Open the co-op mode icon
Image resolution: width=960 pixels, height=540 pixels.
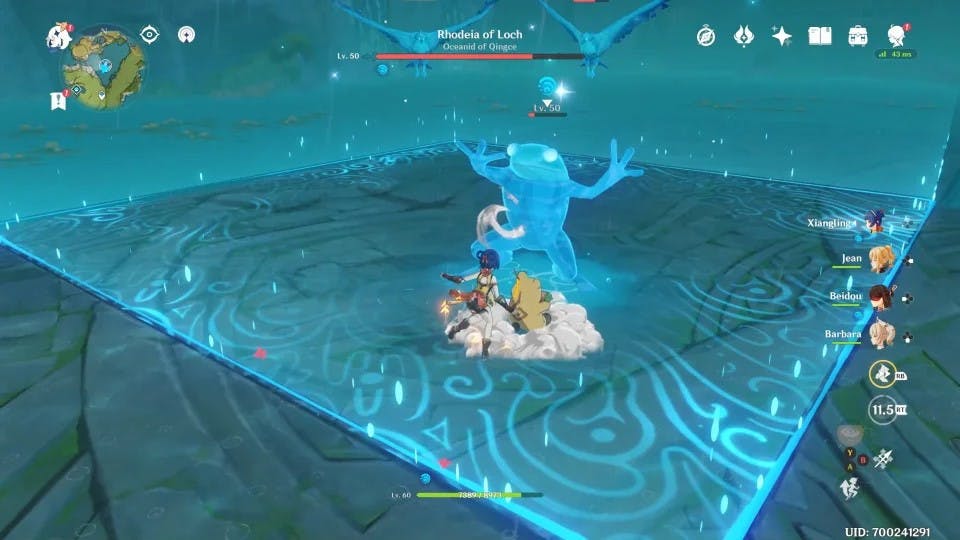click(x=186, y=35)
